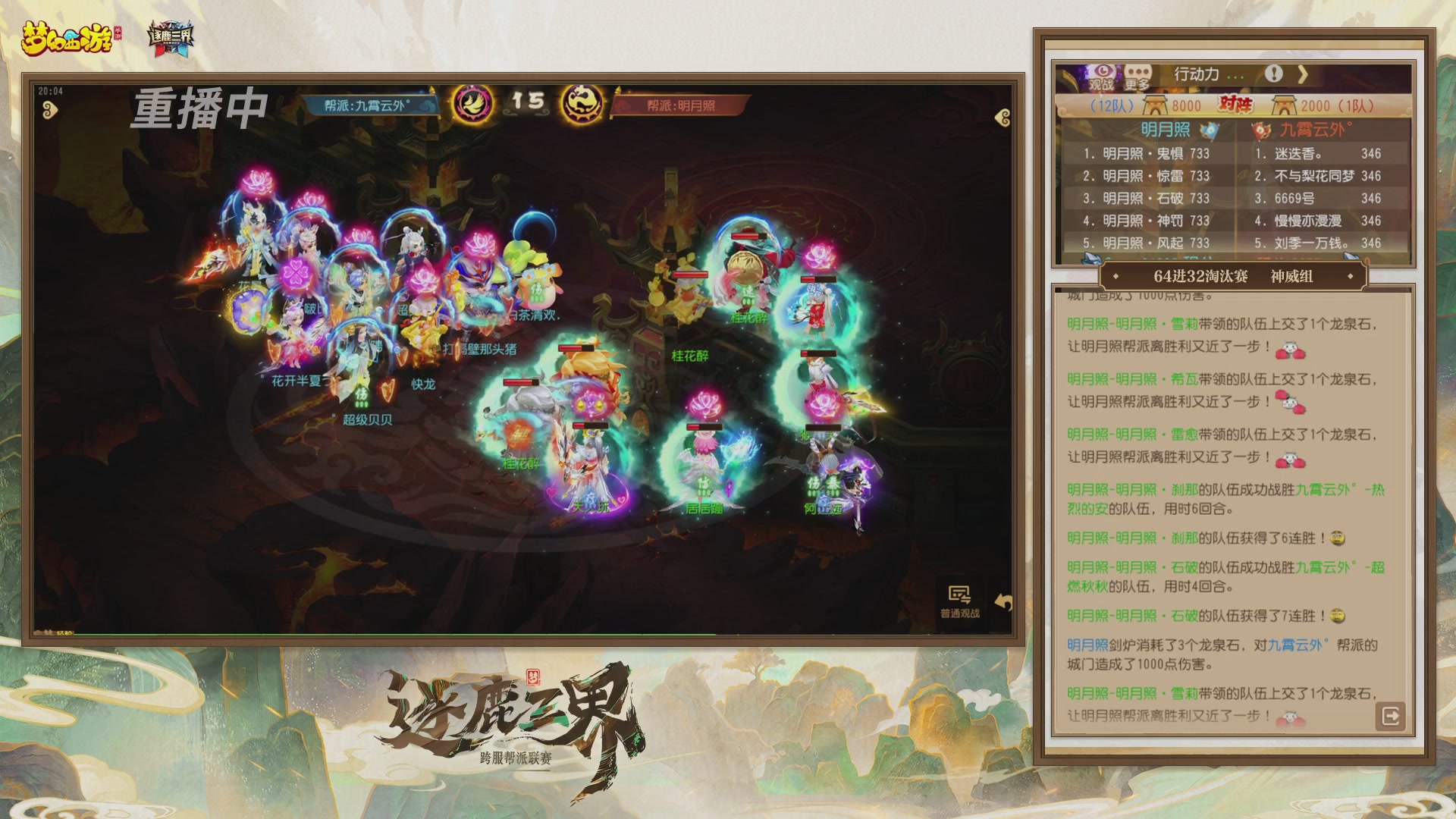1456x819 pixels.
Task: Click the replay progress bar
Action: pos(523,635)
